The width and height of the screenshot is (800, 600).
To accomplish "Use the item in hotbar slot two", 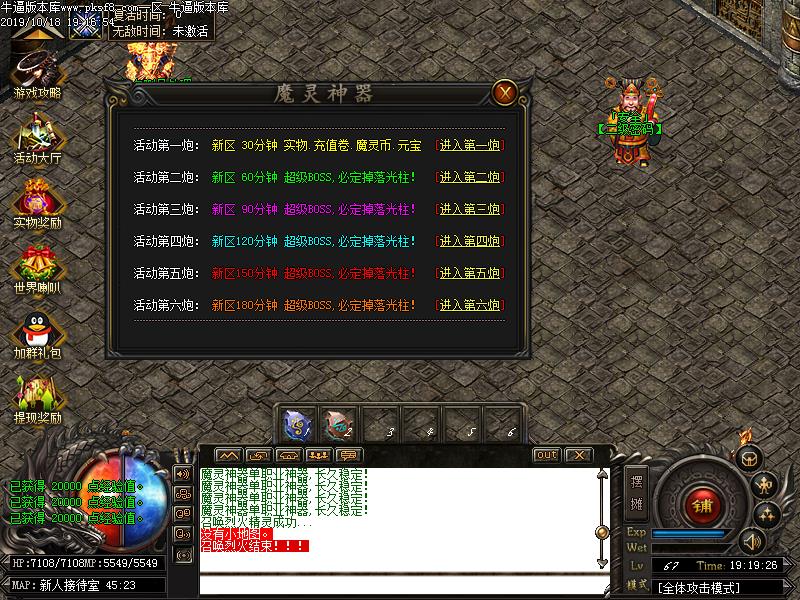I will coord(338,424).
